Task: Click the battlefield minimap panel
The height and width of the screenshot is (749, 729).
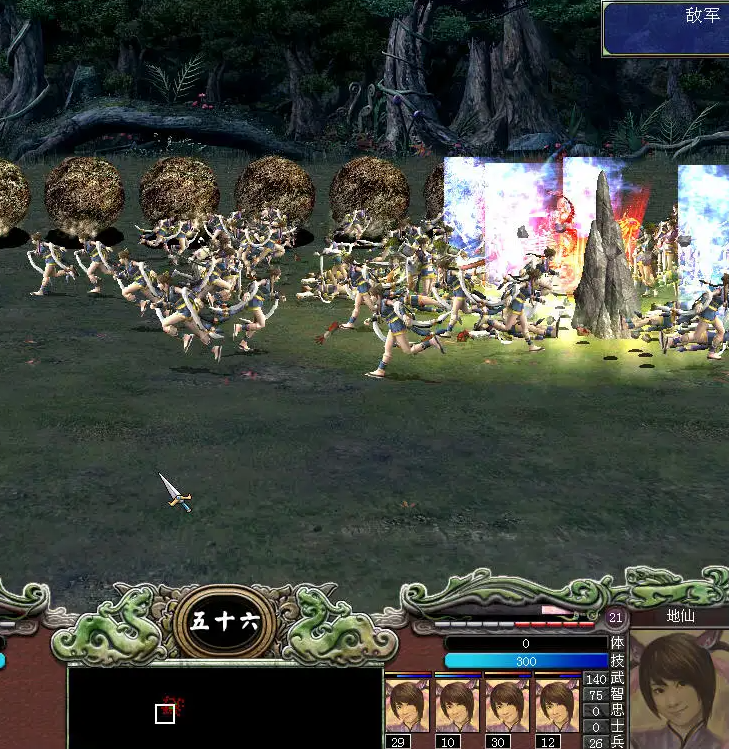Action: (x=225, y=706)
